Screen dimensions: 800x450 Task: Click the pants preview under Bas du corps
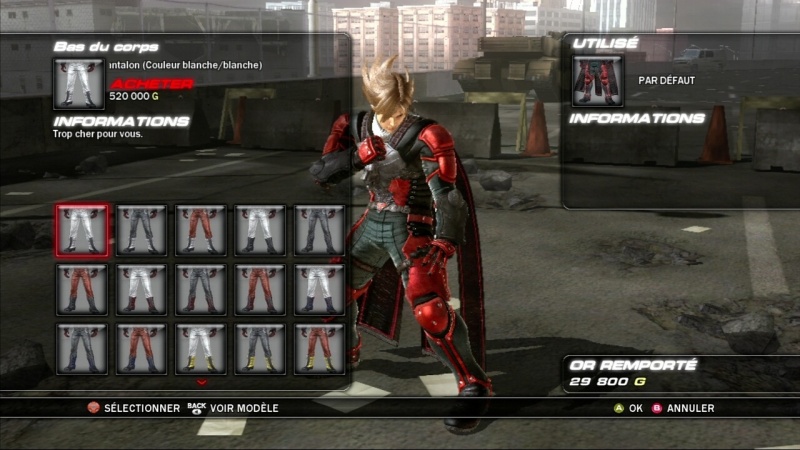tap(79, 83)
